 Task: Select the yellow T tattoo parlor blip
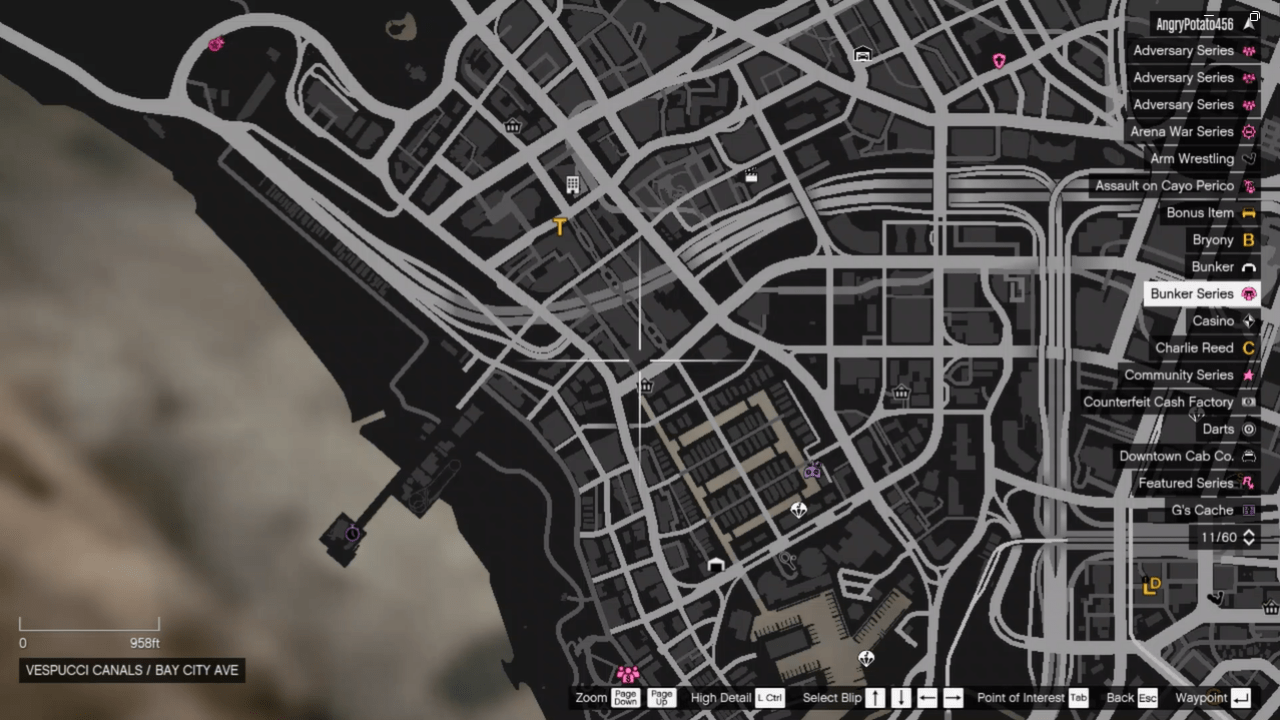pos(559,226)
